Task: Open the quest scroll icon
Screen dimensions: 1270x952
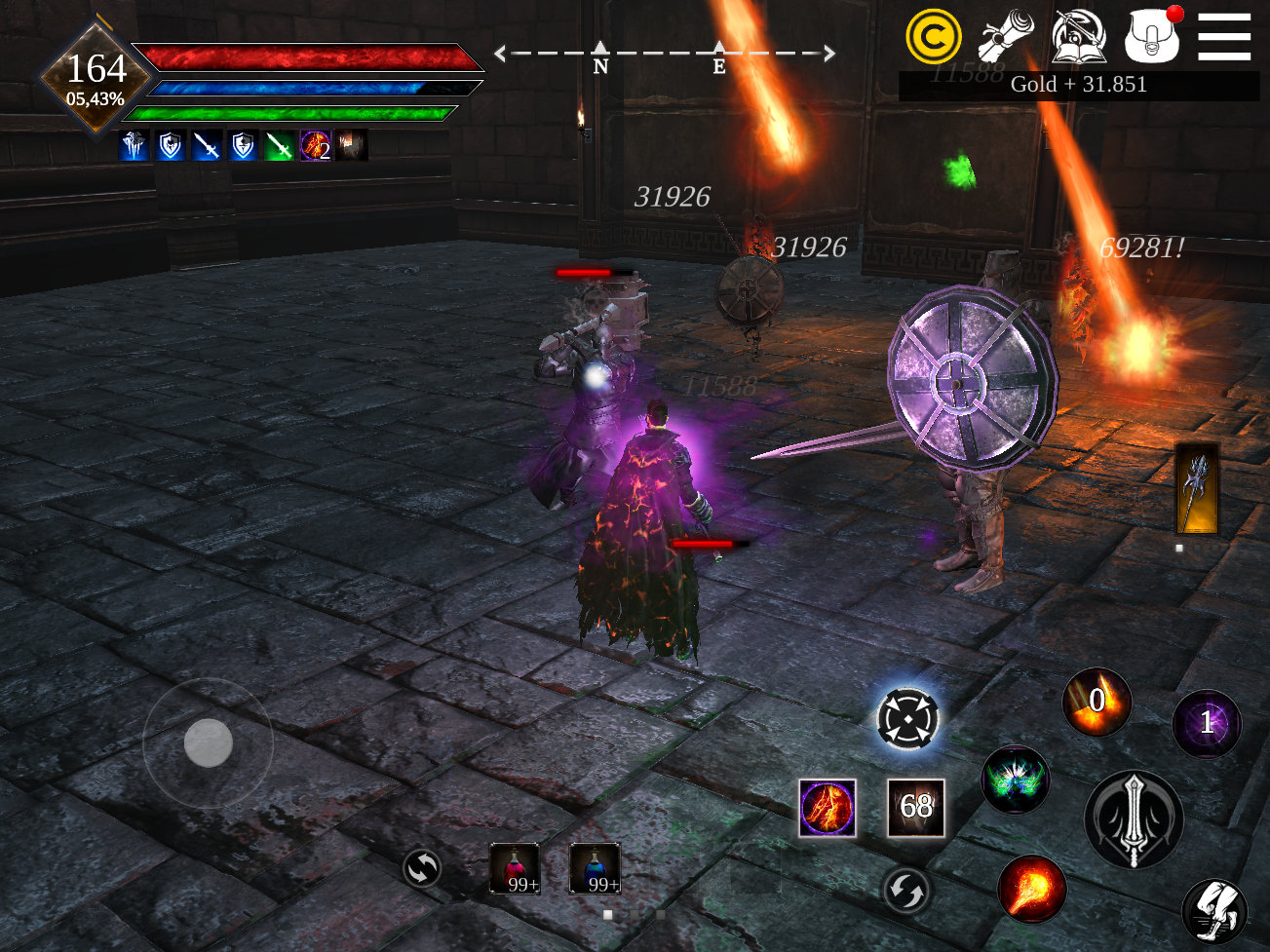Action: [1008, 37]
